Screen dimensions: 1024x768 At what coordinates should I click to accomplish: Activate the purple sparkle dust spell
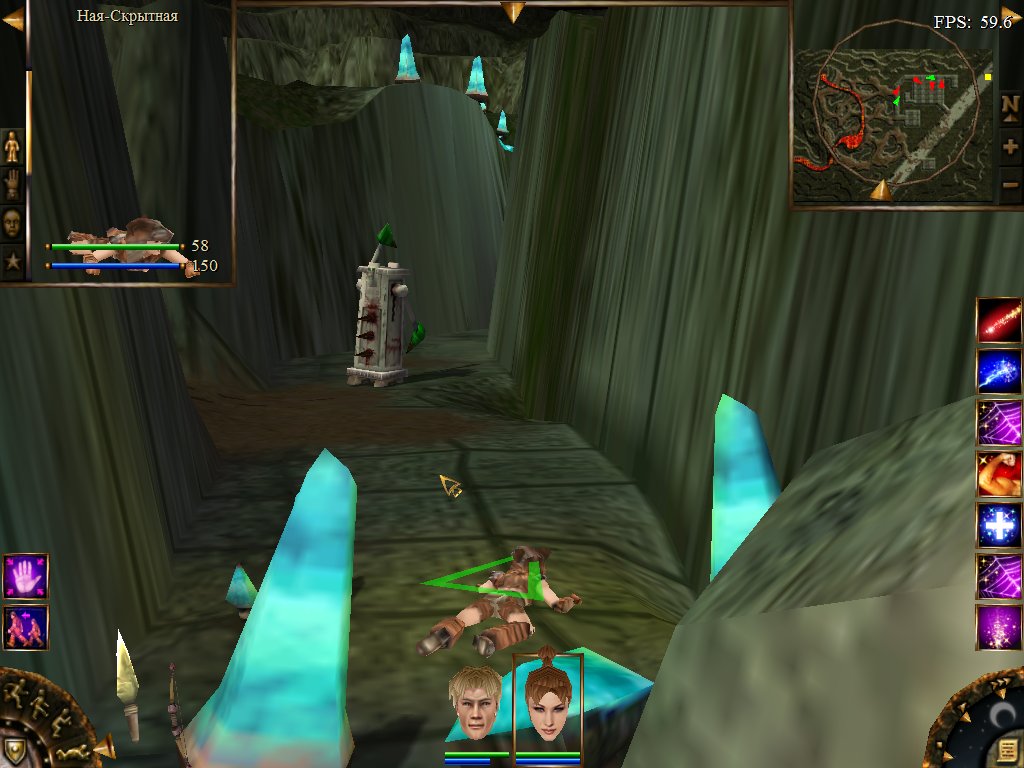tap(998, 628)
